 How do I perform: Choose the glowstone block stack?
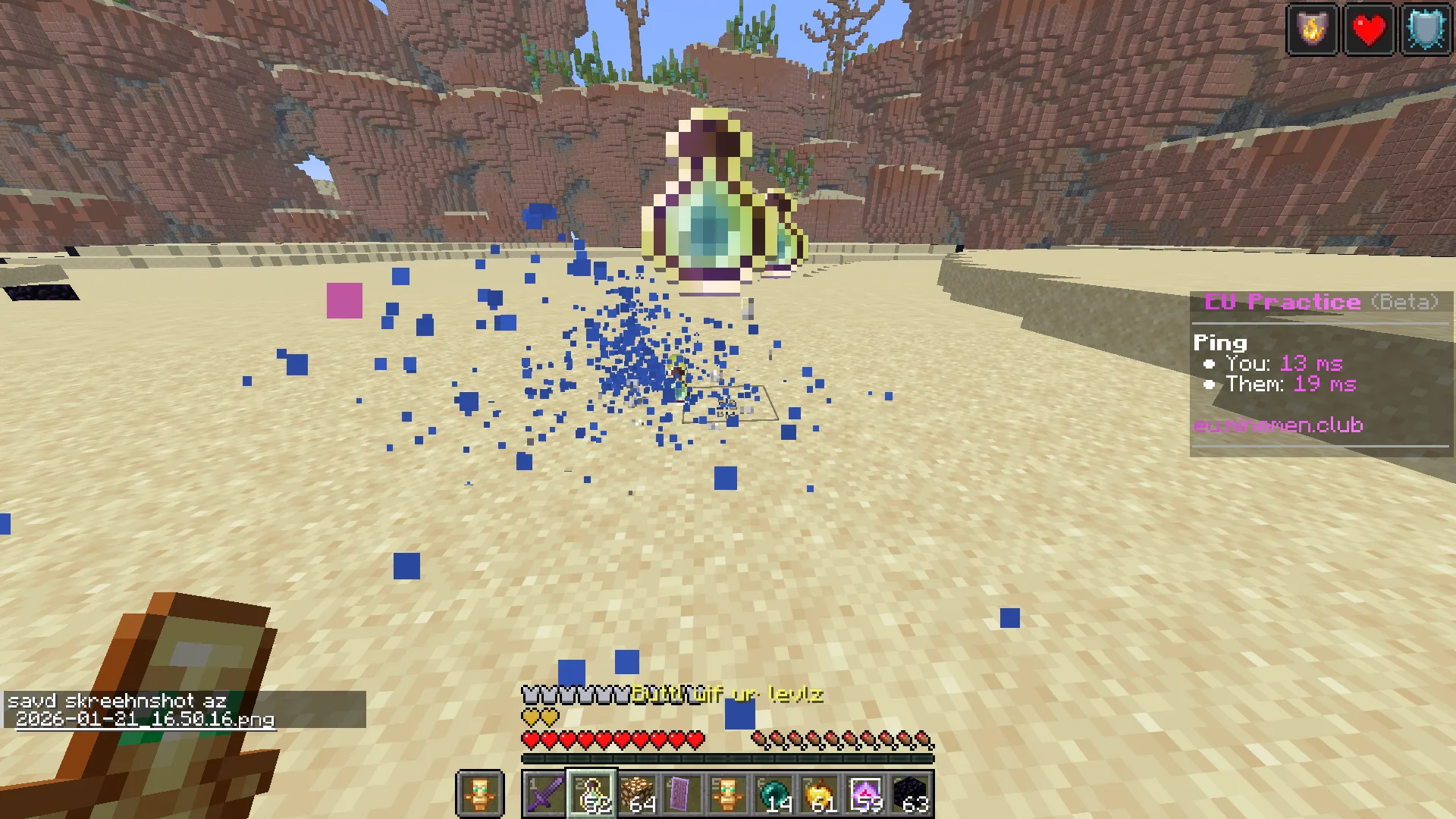click(637, 794)
